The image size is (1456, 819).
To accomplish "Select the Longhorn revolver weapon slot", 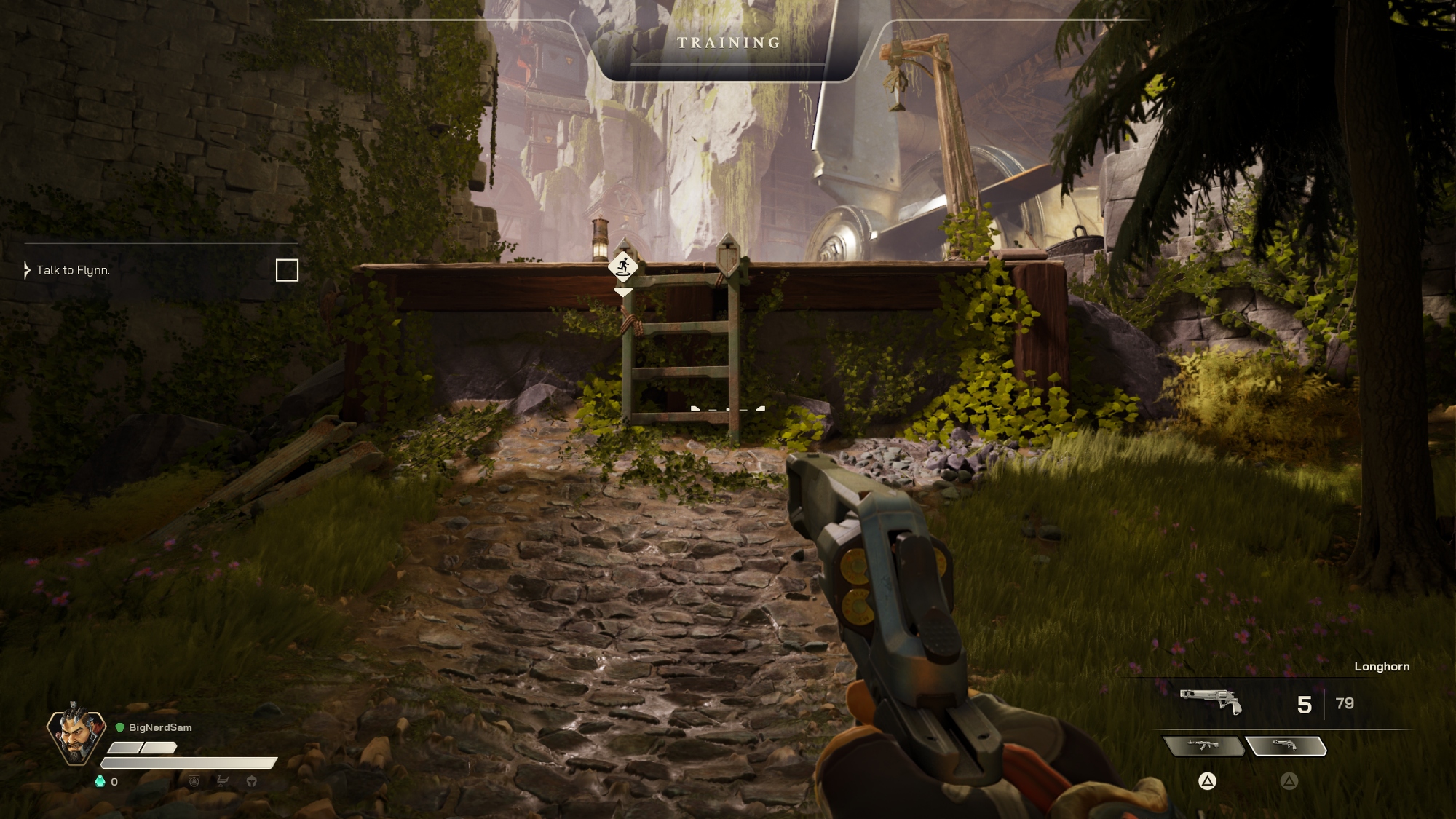I will point(1286,745).
